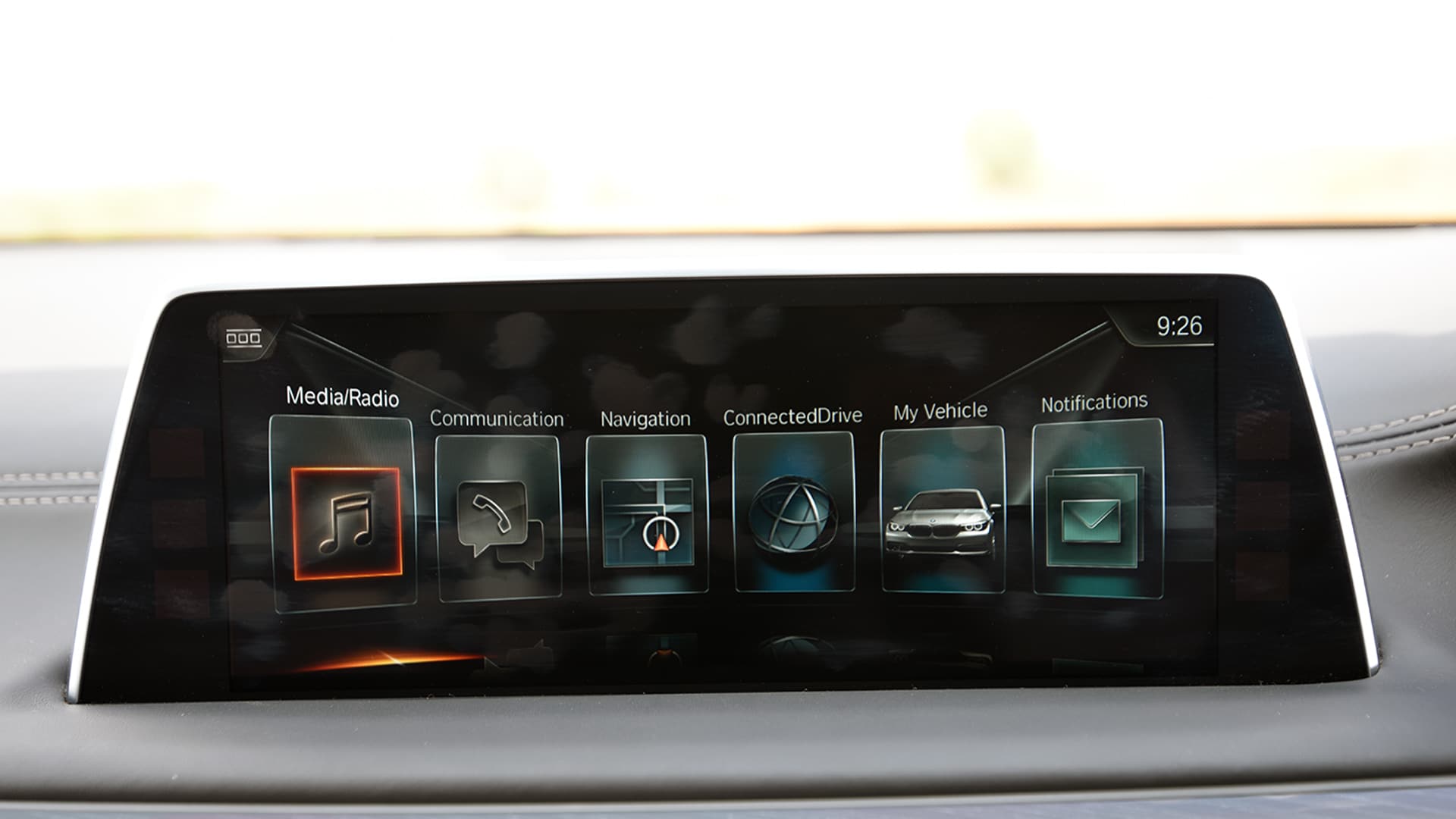
Task: Open the Media/Radio tile
Action: pos(346,522)
